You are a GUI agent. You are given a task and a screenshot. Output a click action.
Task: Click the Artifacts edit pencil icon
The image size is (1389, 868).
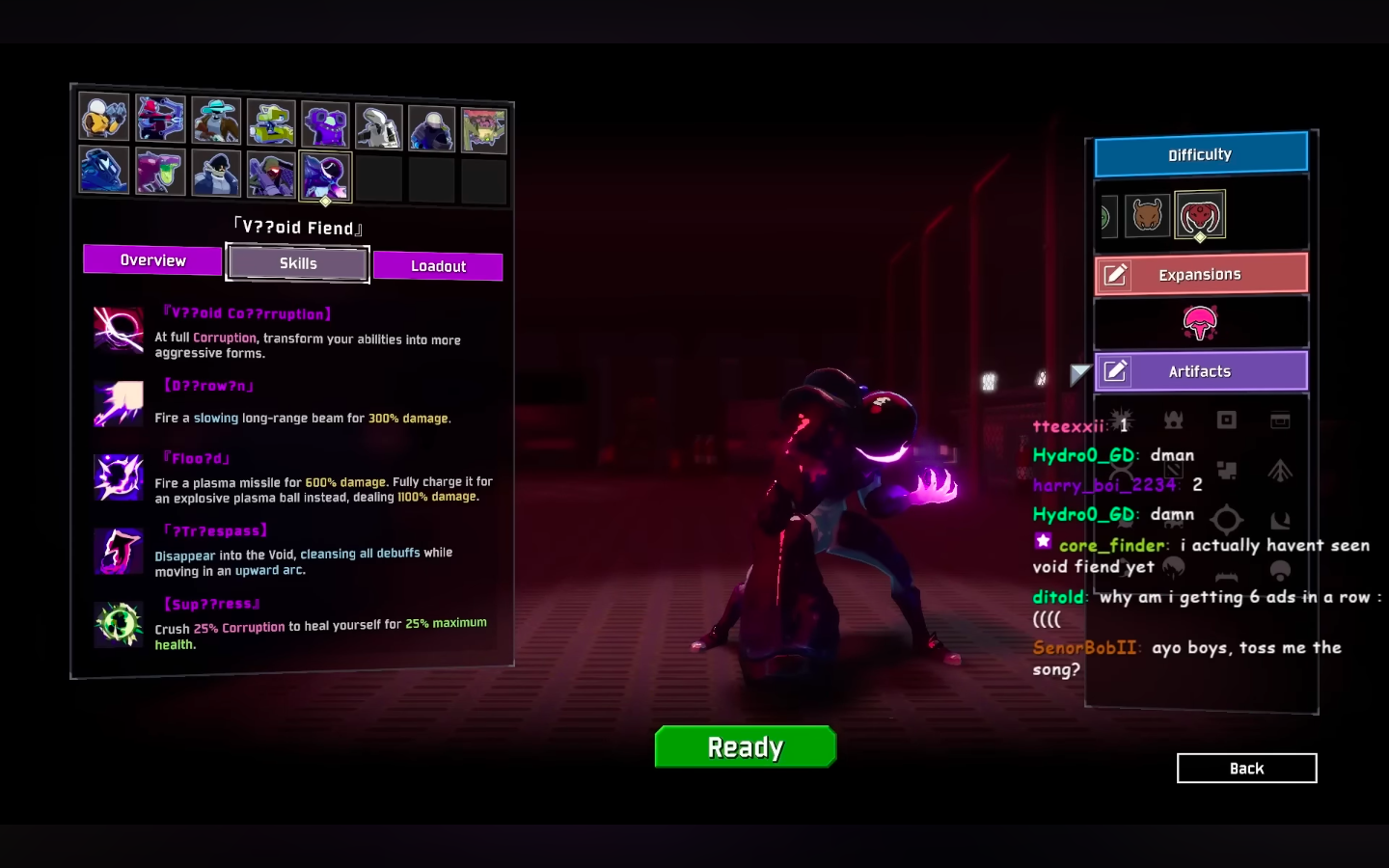click(x=1116, y=370)
